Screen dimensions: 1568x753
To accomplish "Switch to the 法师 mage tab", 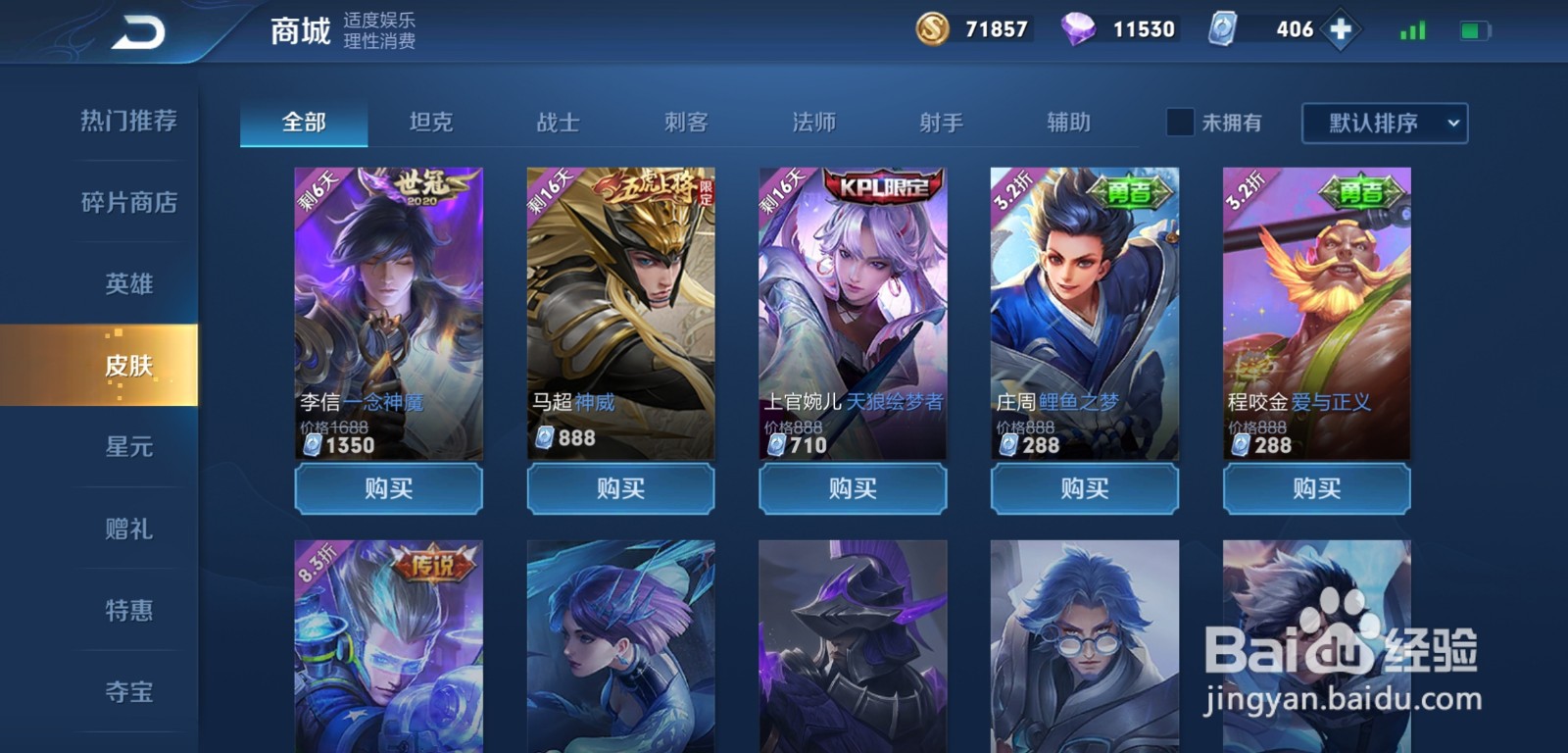I will click(x=812, y=122).
